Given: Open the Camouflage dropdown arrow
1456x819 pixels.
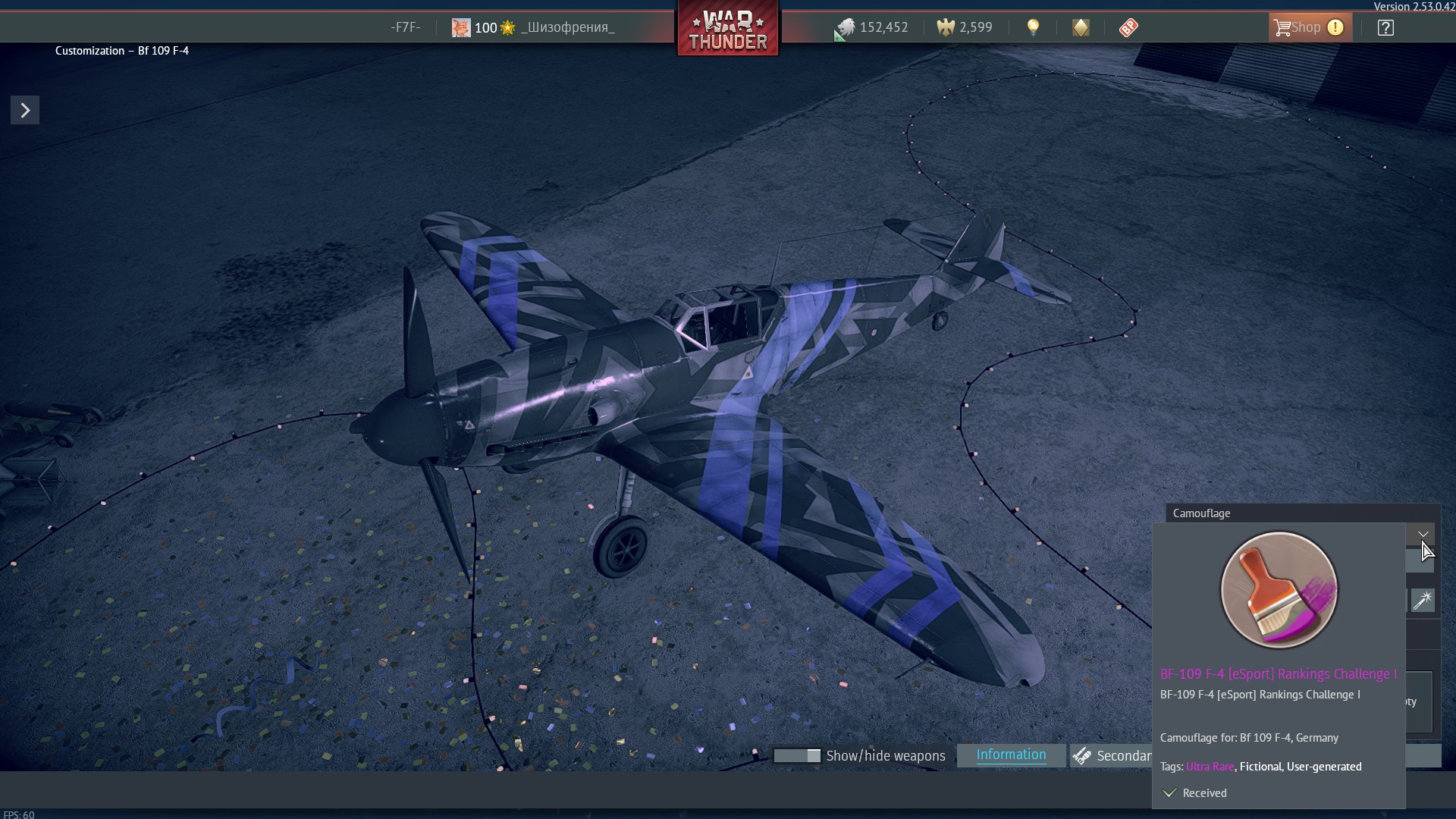Looking at the screenshot, I should click(1423, 535).
